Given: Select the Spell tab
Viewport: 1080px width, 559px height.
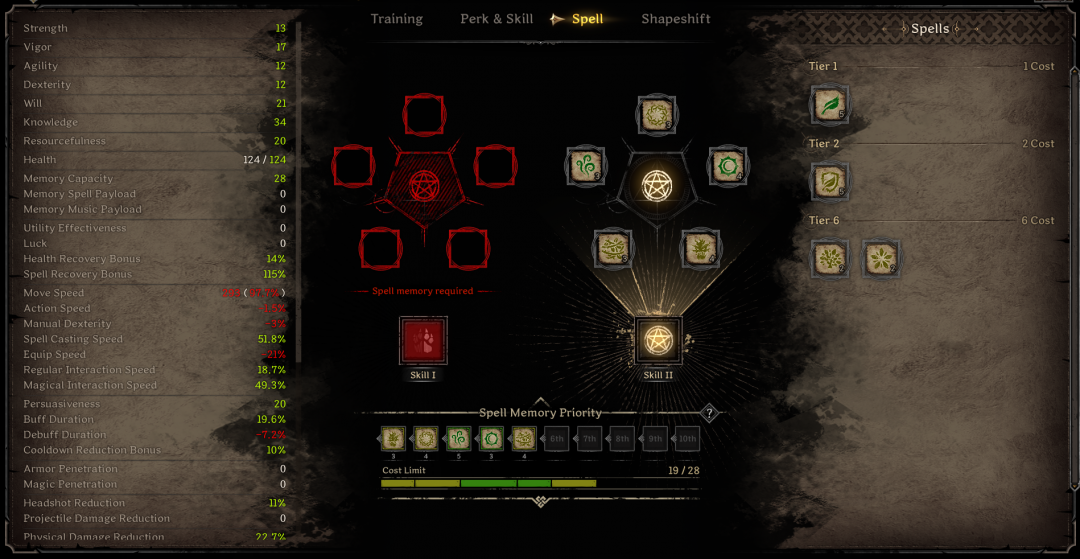Looking at the screenshot, I should pyautogui.click(x=587, y=19).
